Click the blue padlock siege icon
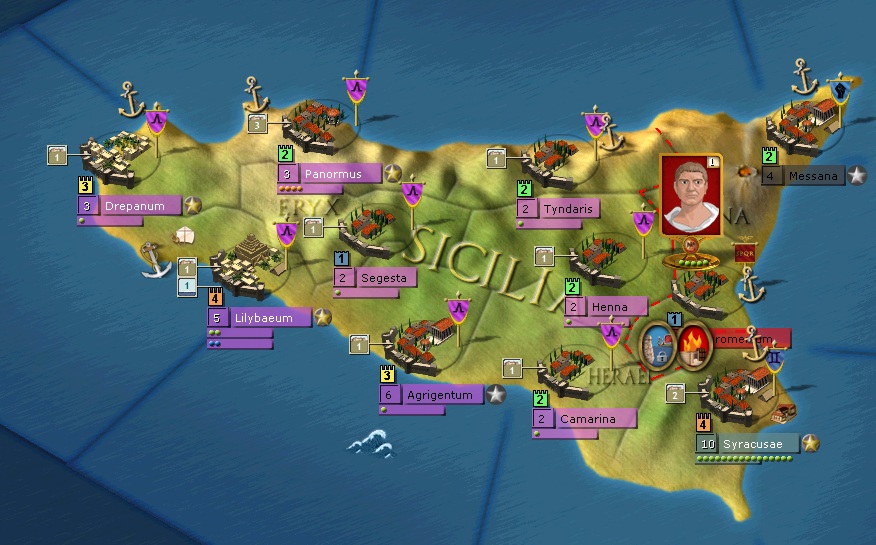Viewport: 876px width, 545px height. (658, 346)
